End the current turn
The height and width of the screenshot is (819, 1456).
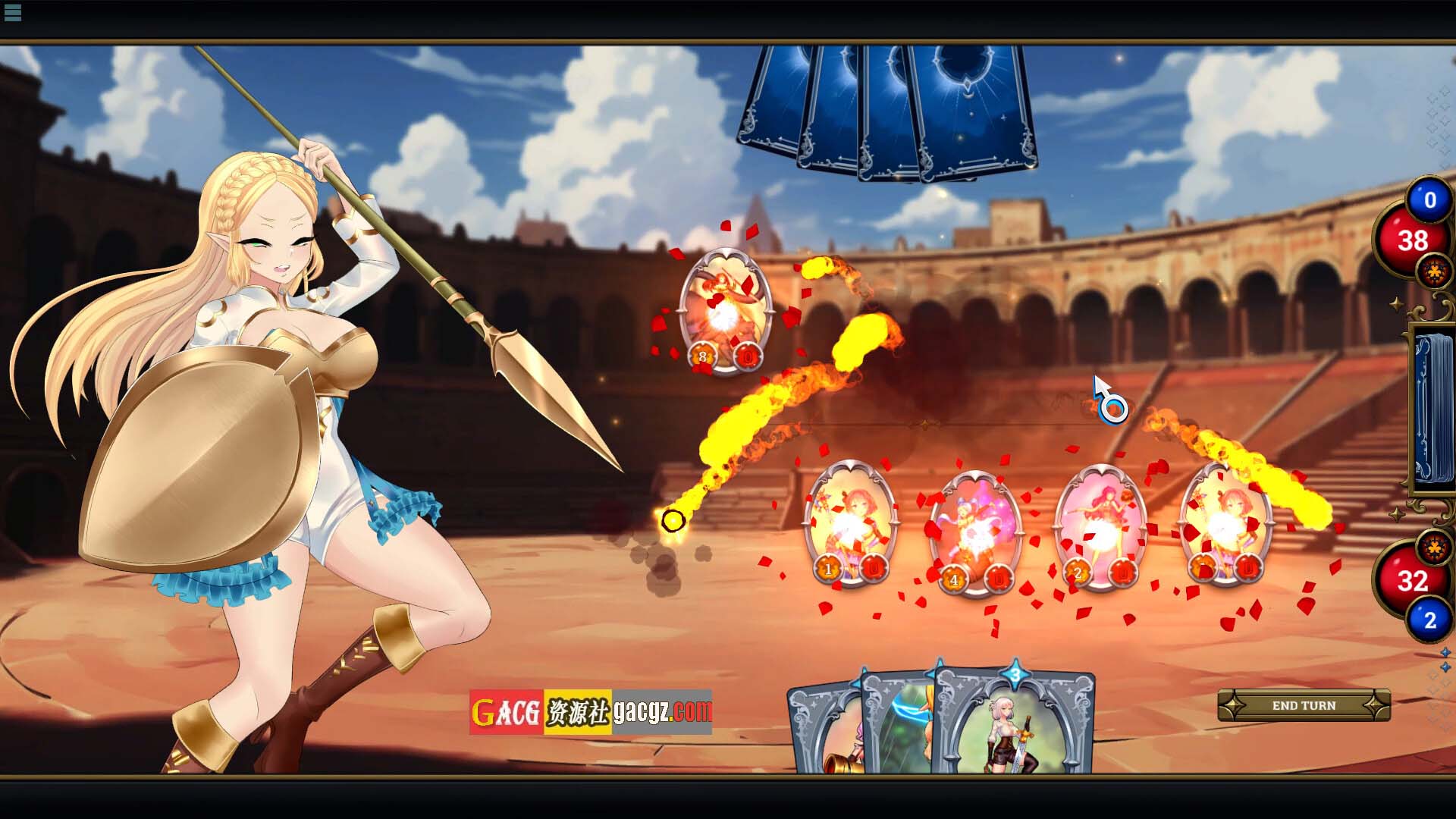[1304, 705]
